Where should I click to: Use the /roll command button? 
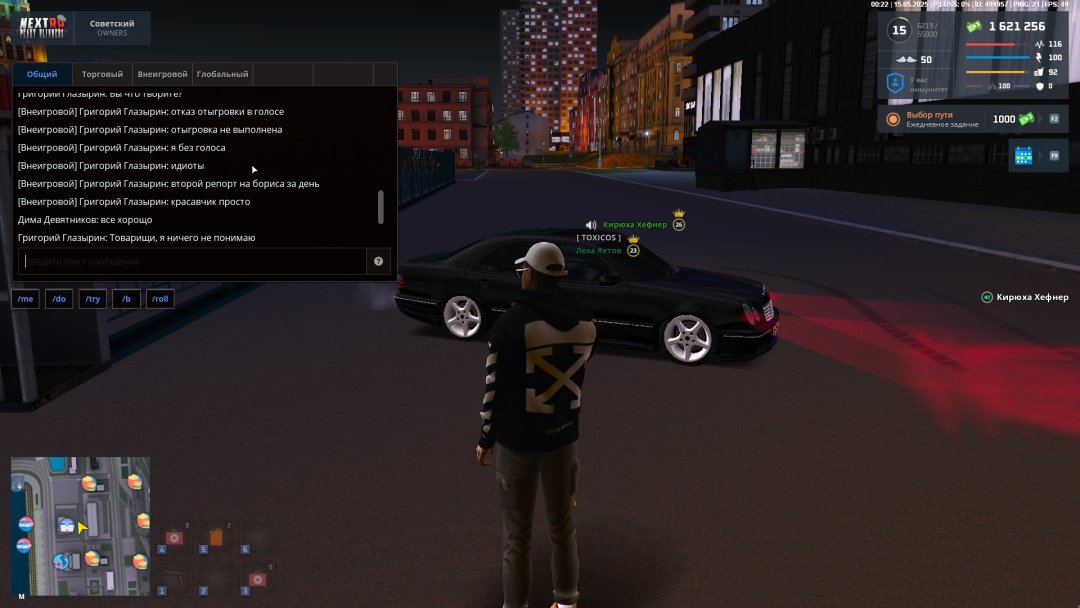pos(160,299)
